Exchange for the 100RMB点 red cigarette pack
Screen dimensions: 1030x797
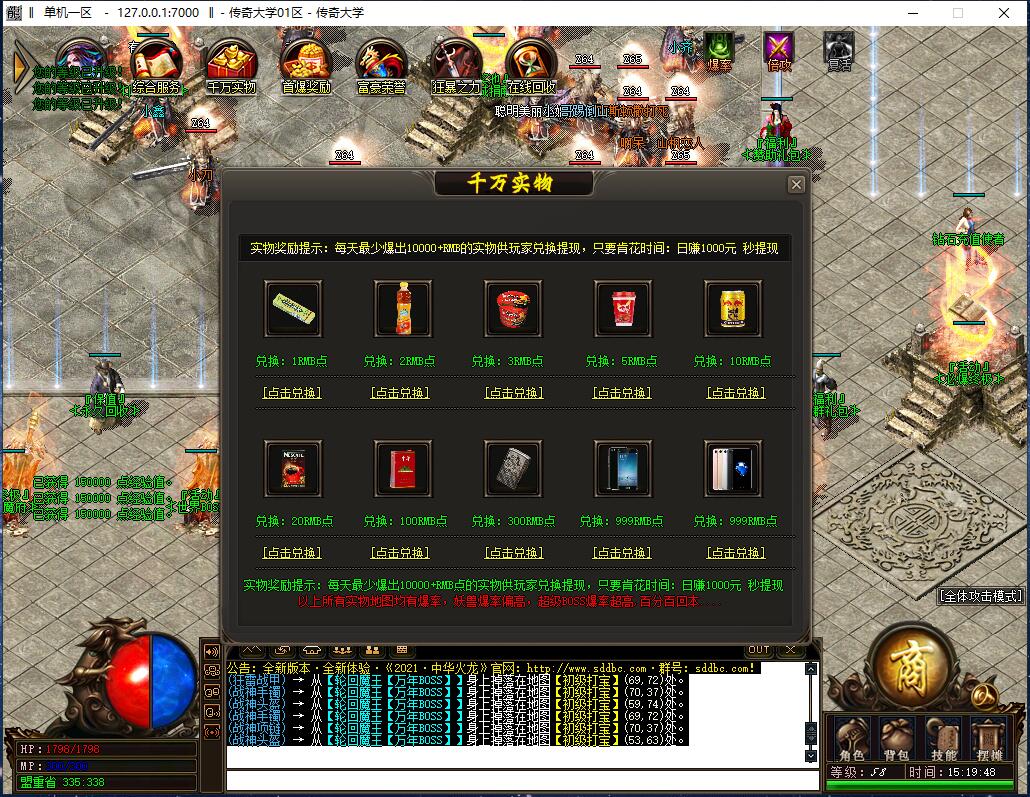pos(400,552)
